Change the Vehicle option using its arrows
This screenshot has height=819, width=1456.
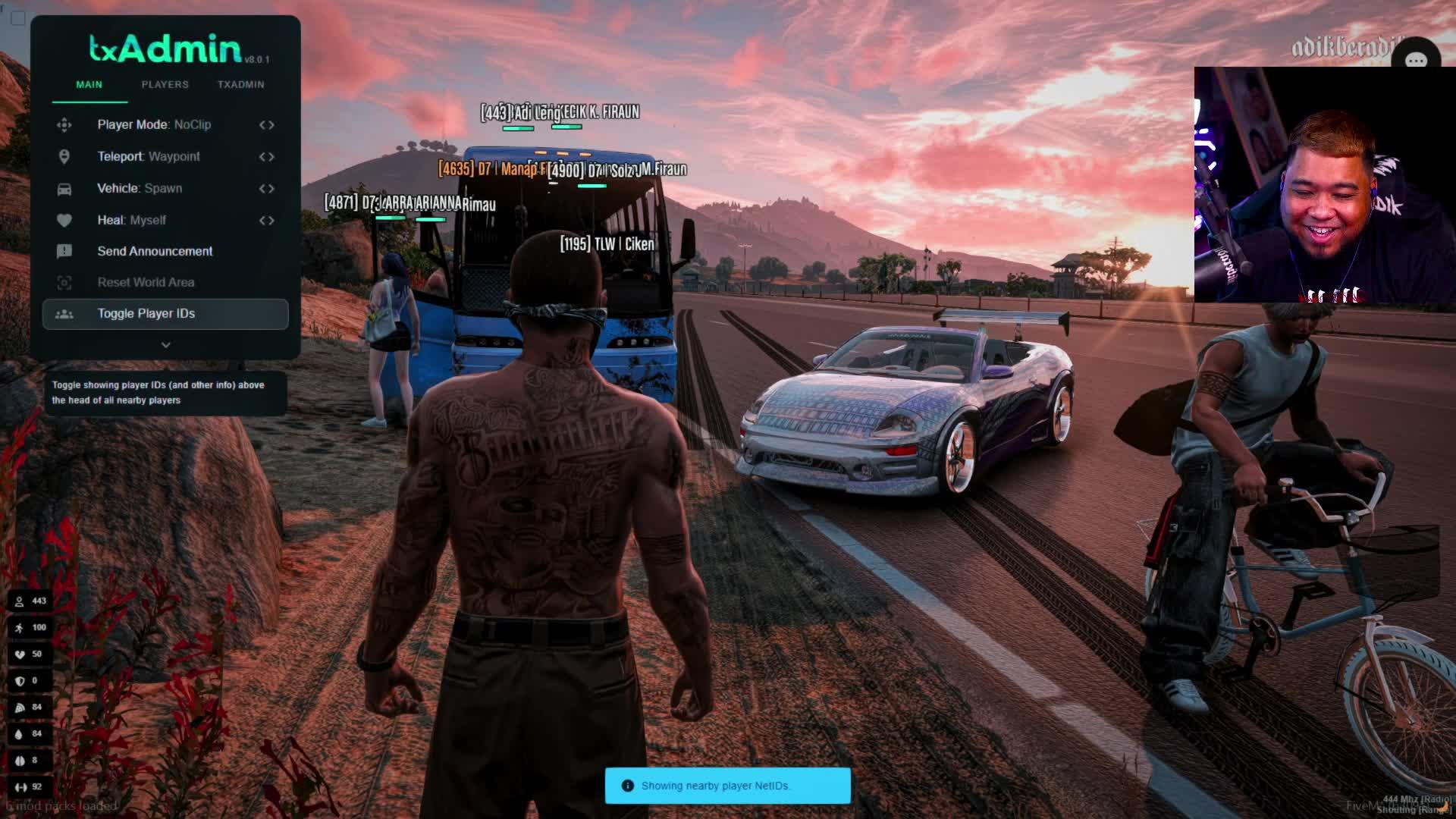click(x=266, y=188)
